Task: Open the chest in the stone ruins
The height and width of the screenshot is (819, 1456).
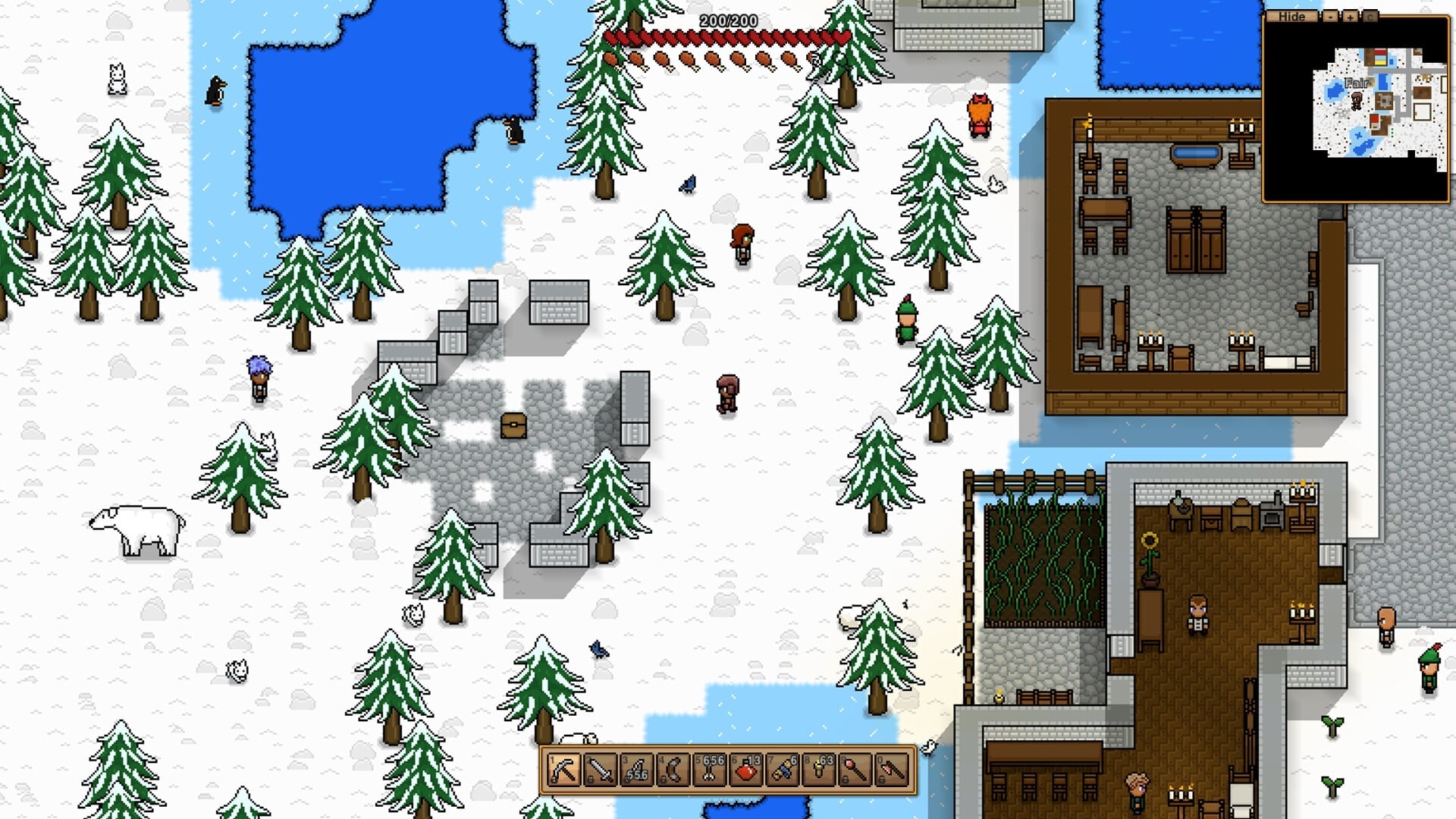Action: tap(515, 427)
